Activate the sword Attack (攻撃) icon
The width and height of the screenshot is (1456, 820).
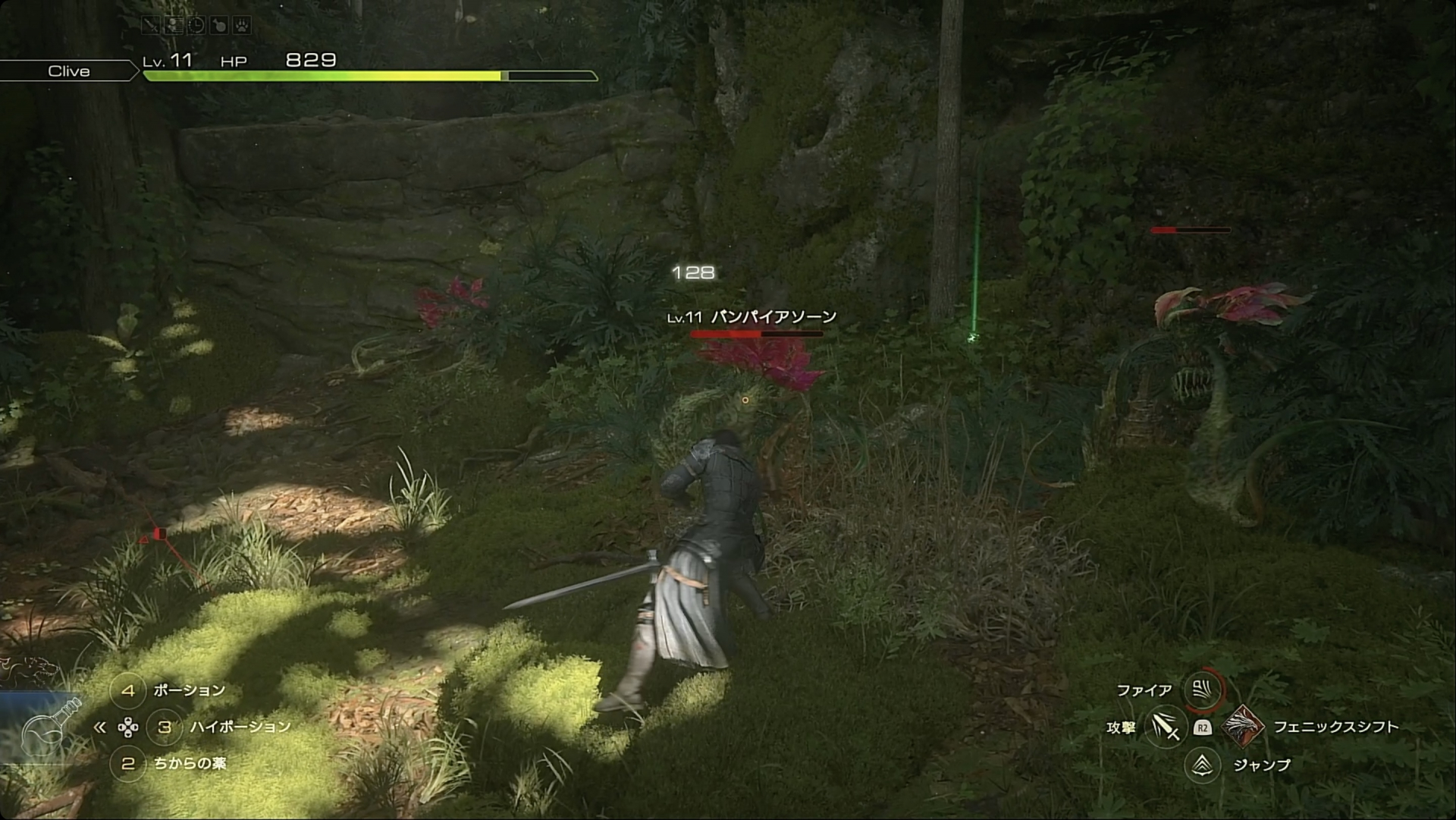point(1165,727)
